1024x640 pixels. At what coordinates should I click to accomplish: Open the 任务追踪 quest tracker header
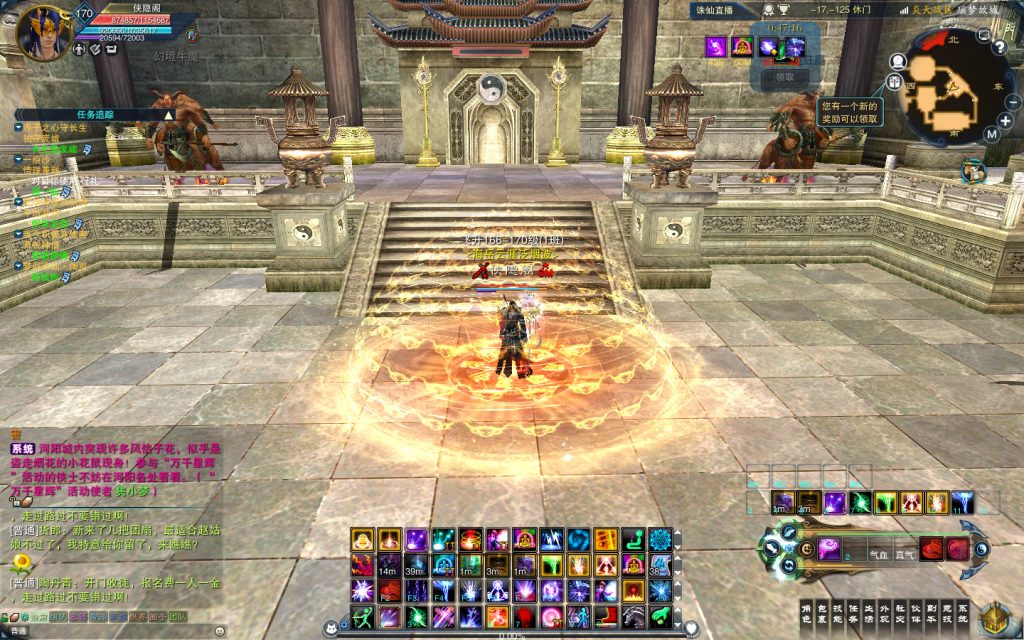(x=95, y=114)
